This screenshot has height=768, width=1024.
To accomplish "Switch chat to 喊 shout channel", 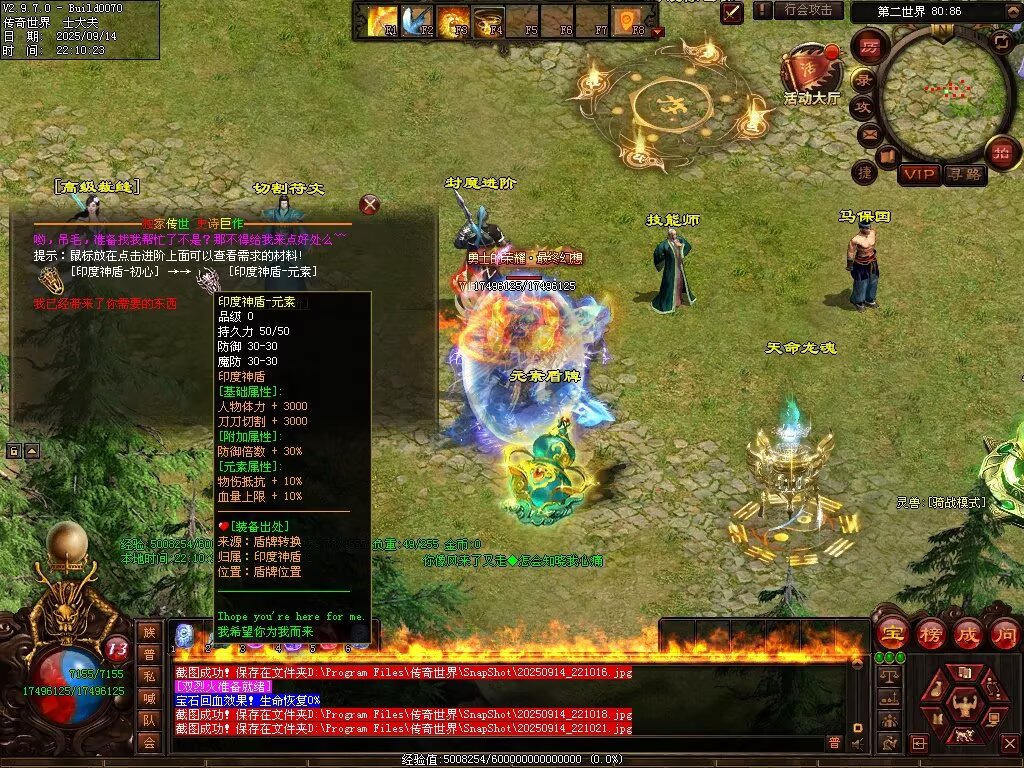I will click(149, 698).
